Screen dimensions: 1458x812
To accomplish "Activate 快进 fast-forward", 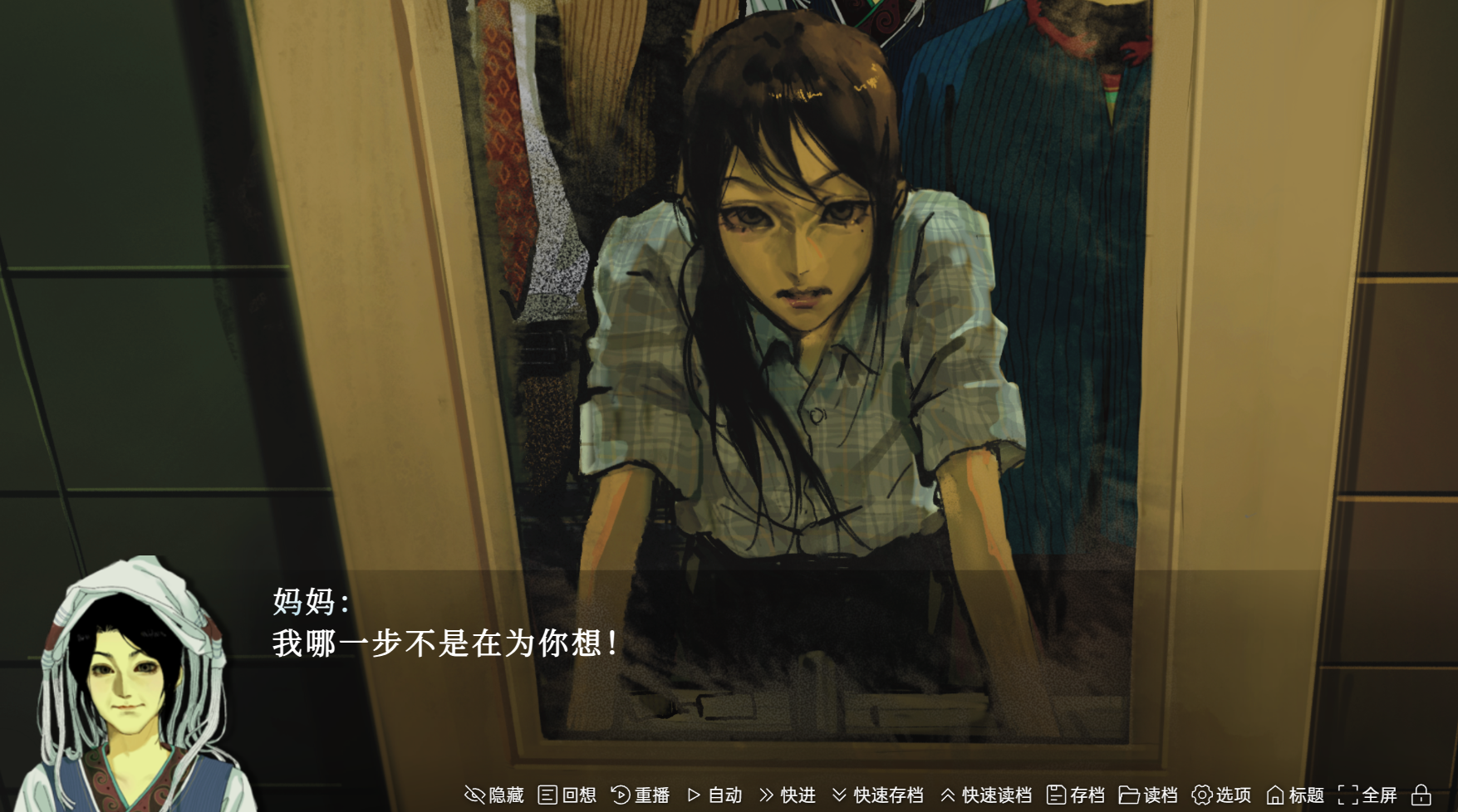I will (788, 795).
